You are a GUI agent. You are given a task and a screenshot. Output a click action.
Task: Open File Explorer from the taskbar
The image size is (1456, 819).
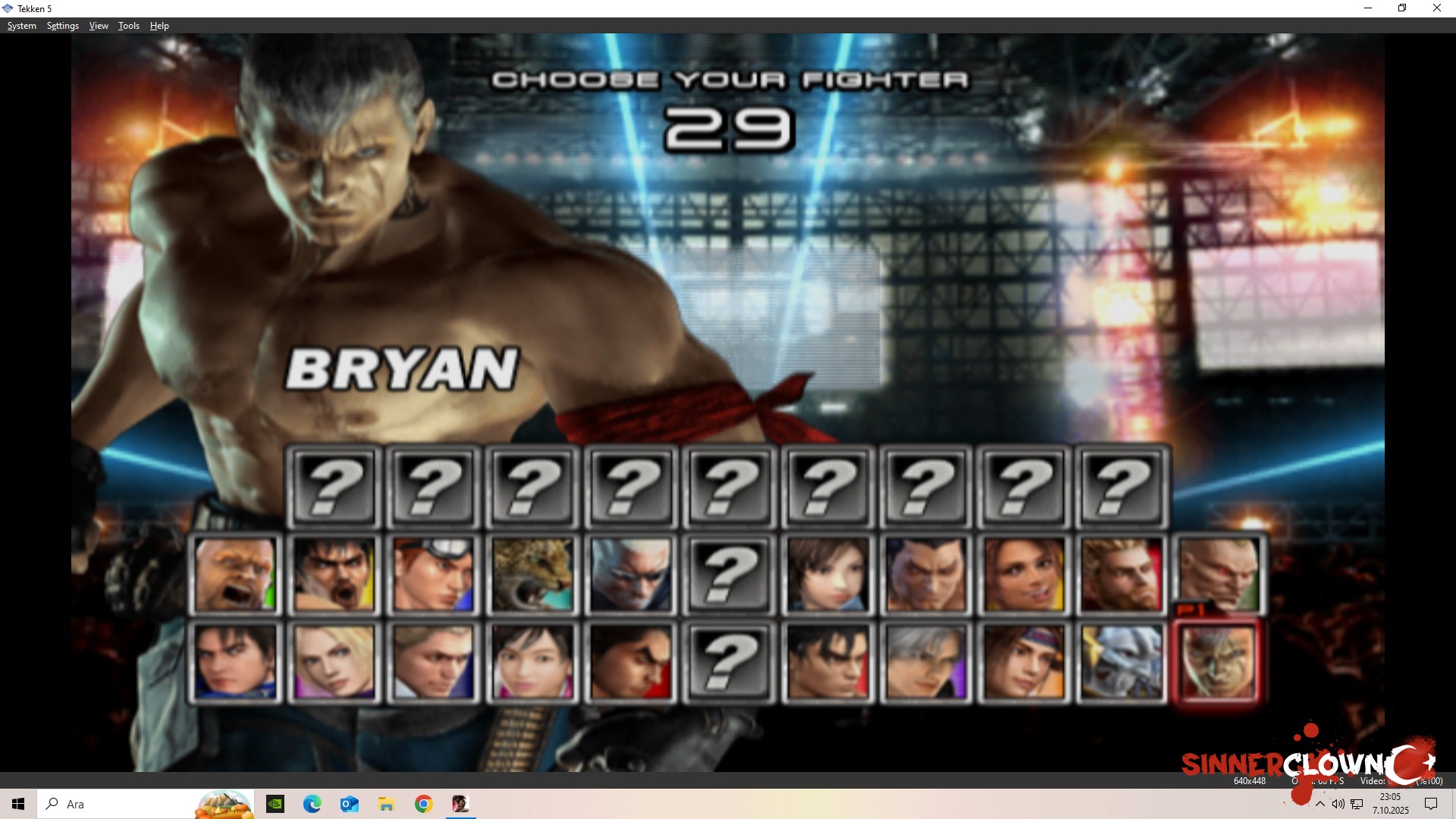387,803
